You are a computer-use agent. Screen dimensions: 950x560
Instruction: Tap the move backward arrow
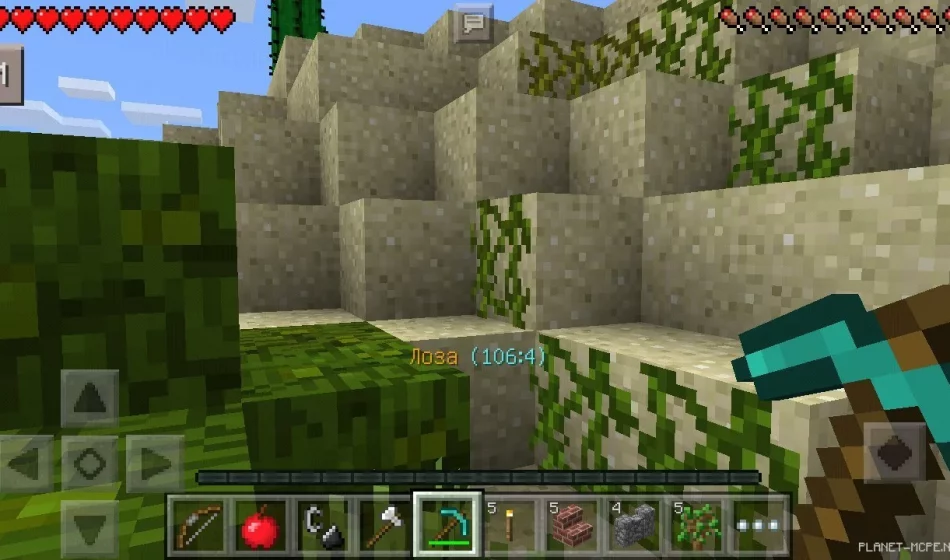pyautogui.click(x=90, y=525)
